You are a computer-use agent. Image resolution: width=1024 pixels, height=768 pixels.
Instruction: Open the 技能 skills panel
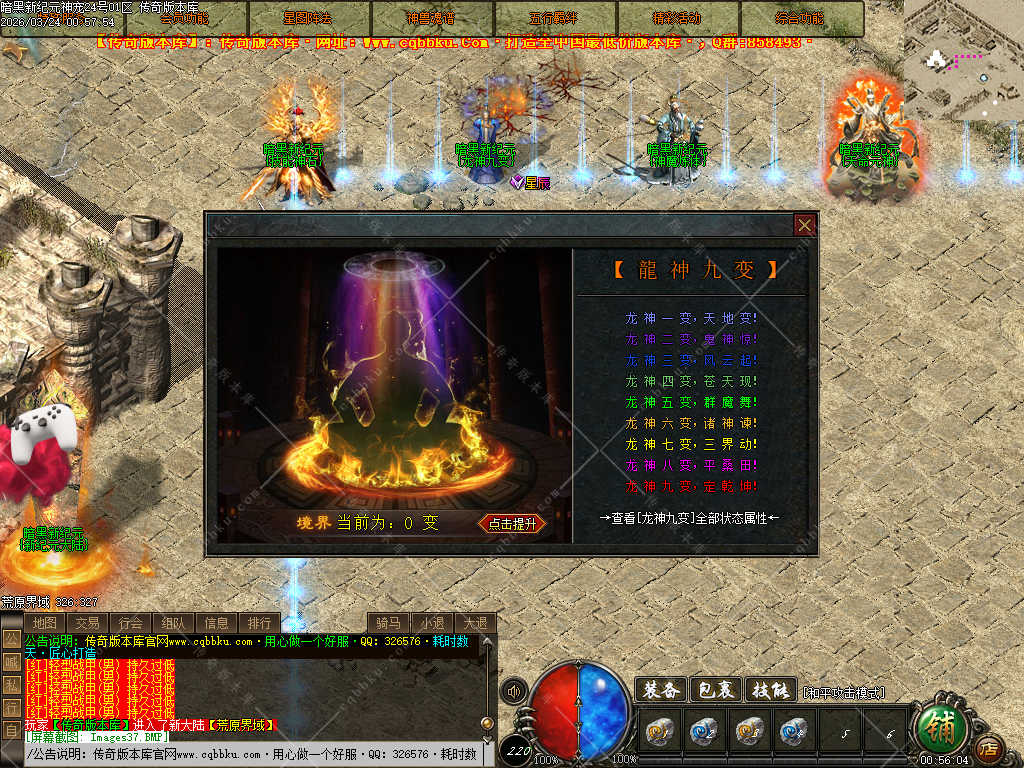coord(770,690)
